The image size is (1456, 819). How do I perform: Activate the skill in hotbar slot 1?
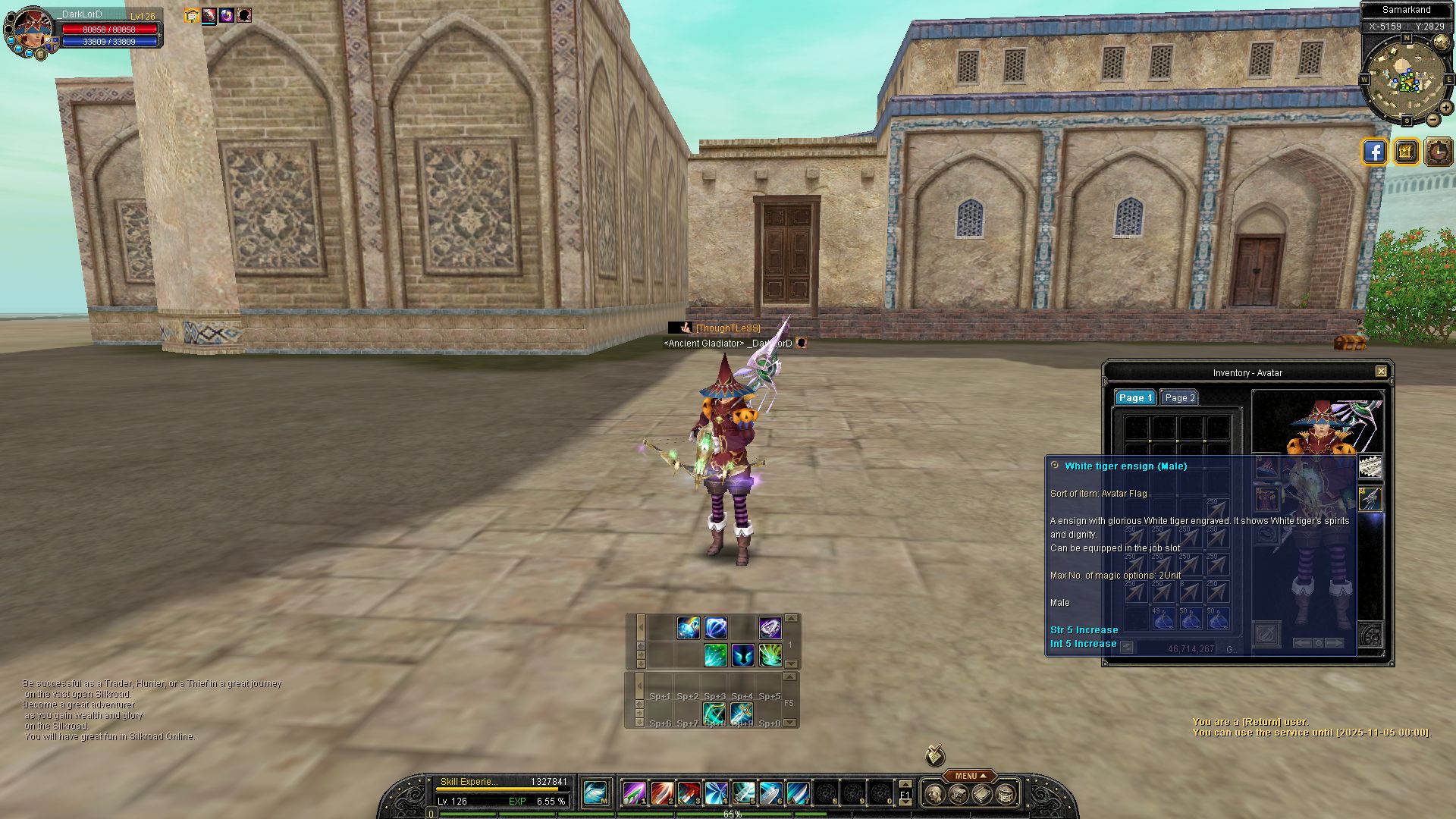click(634, 793)
